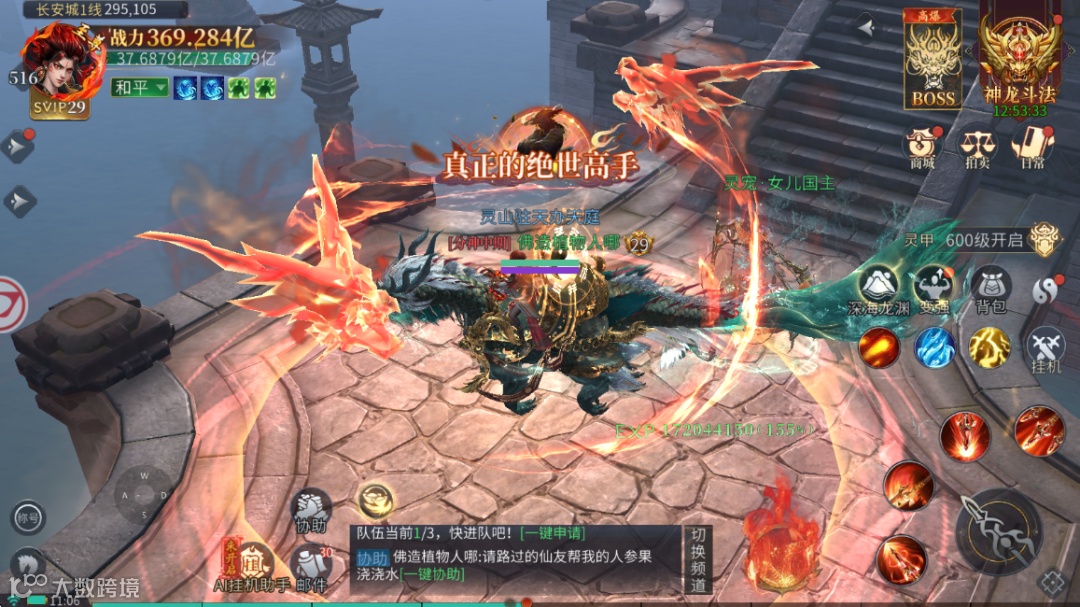Open the SVIP29 character portrait
The height and width of the screenshot is (607, 1080).
tap(62, 70)
